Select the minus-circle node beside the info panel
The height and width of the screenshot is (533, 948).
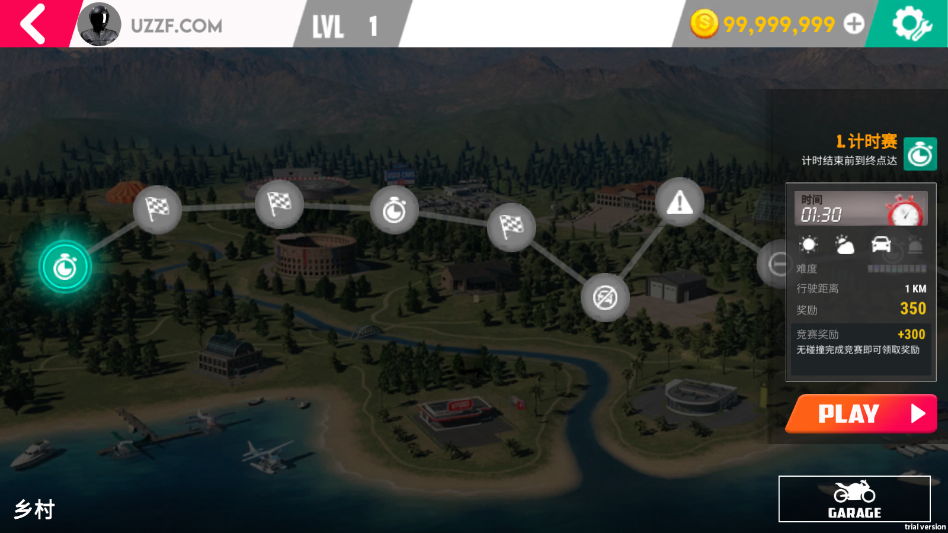point(775,264)
